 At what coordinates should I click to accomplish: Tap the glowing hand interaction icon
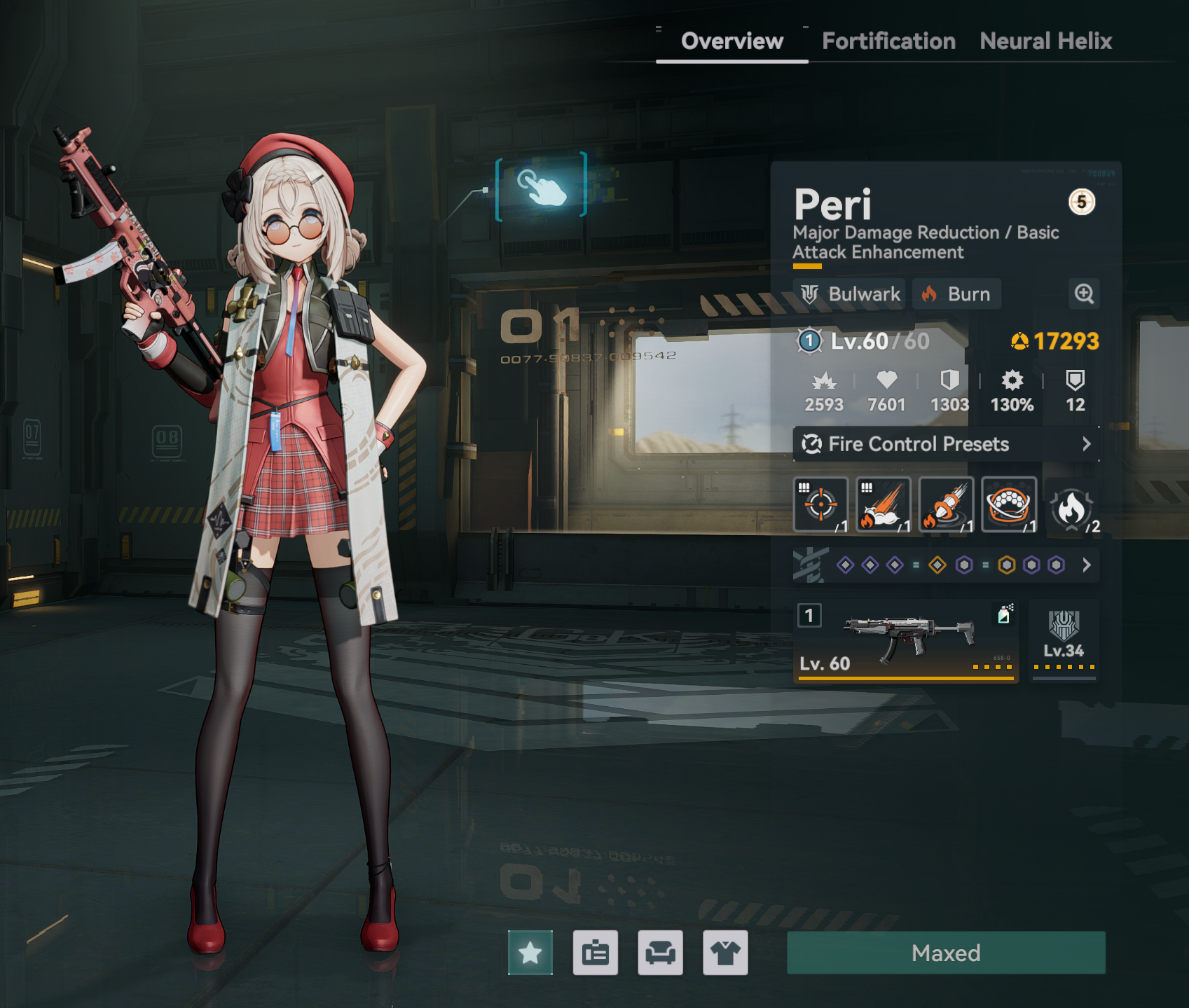click(x=541, y=186)
